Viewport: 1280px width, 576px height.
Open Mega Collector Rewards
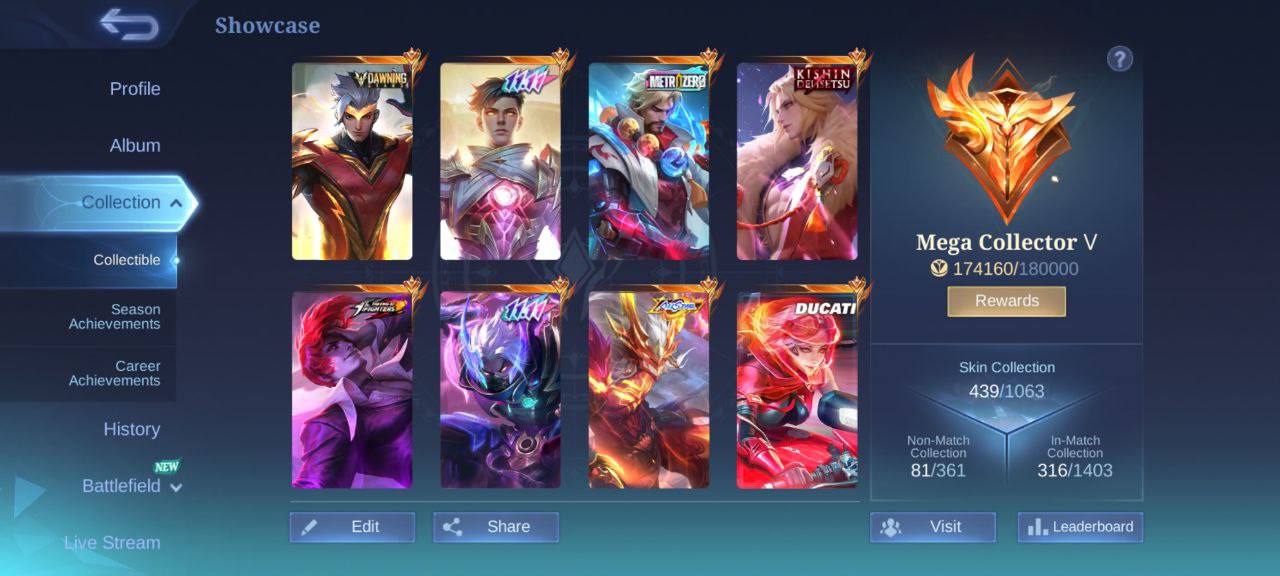point(1006,301)
